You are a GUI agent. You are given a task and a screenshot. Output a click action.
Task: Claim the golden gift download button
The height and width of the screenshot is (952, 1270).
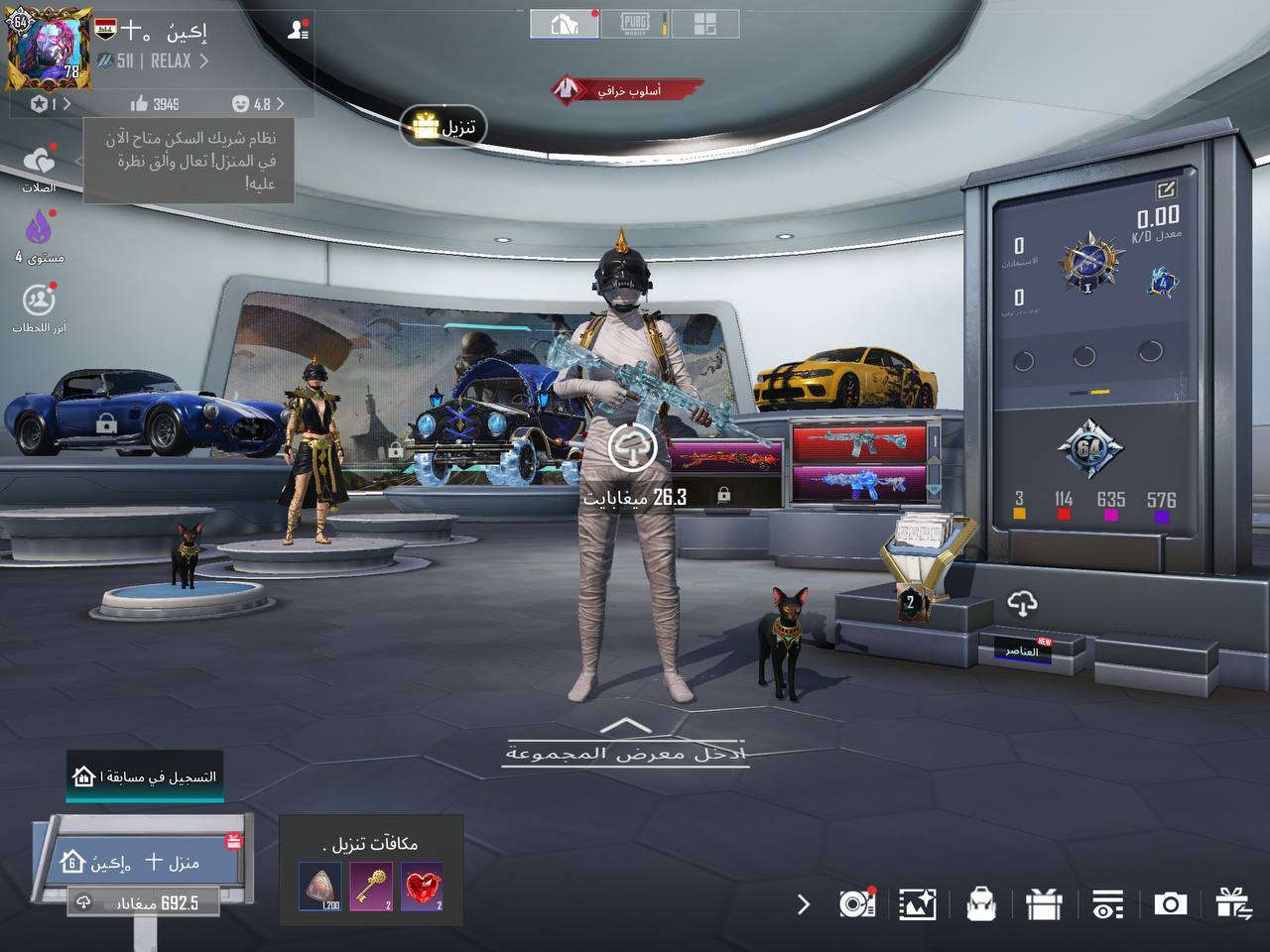click(444, 127)
